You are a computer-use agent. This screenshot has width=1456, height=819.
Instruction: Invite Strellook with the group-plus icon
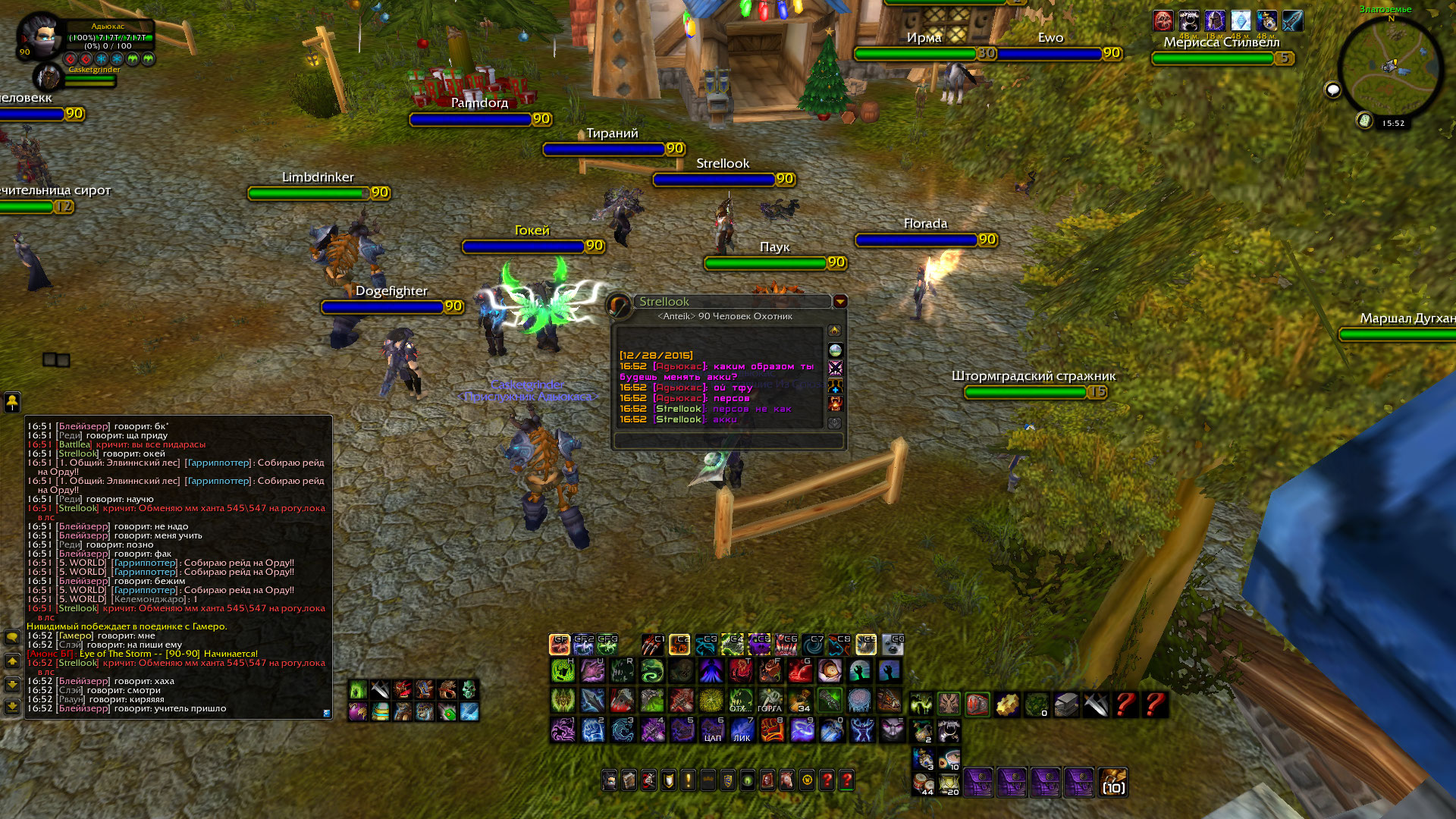pos(835,386)
